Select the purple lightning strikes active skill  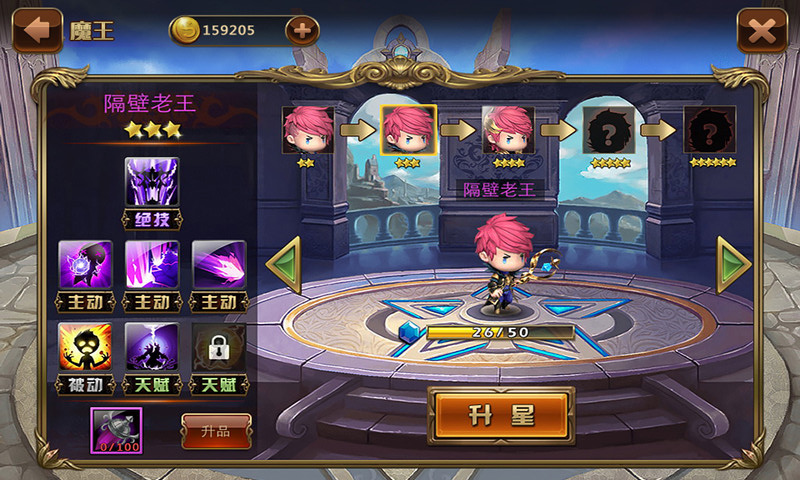151,265
